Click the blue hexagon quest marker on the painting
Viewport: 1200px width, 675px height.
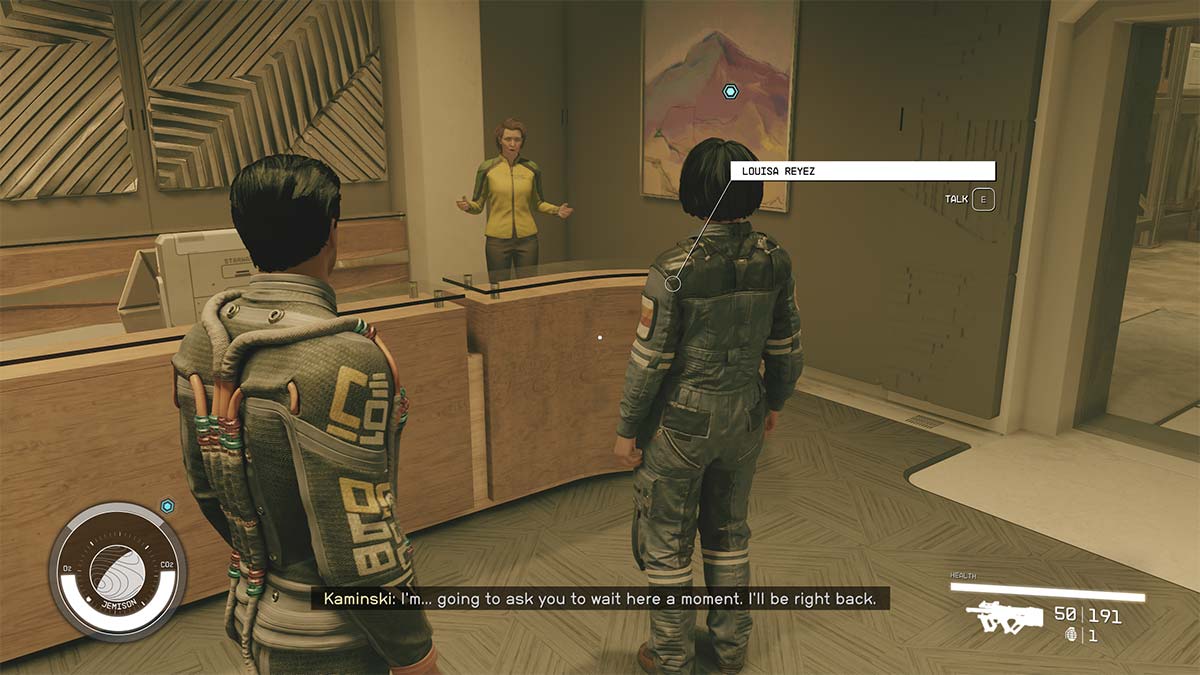pos(730,91)
